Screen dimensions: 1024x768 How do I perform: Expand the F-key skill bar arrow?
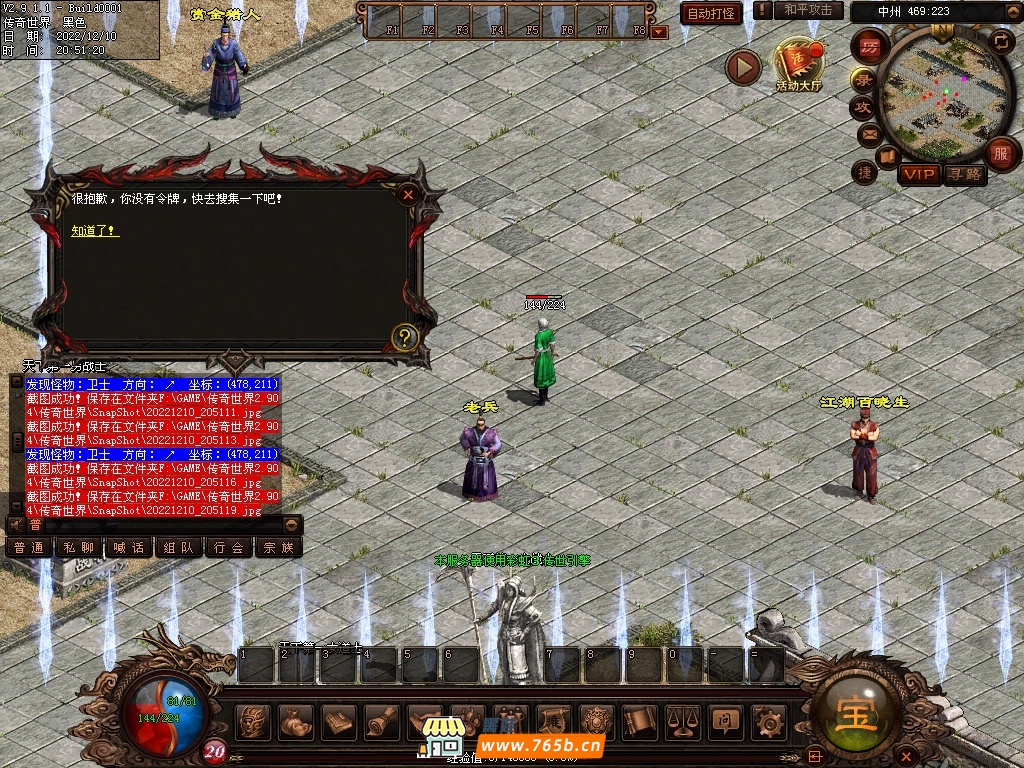658,31
